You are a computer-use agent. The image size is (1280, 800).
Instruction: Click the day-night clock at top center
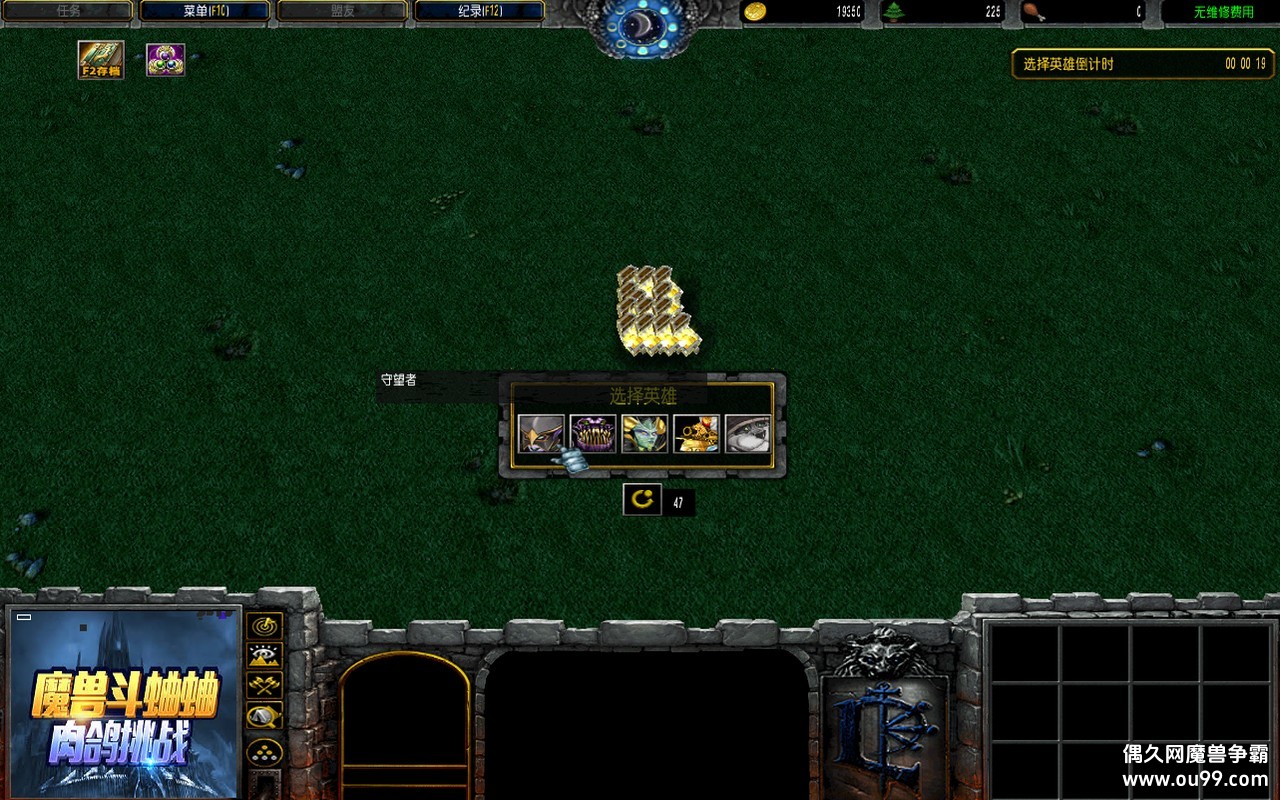(x=640, y=24)
